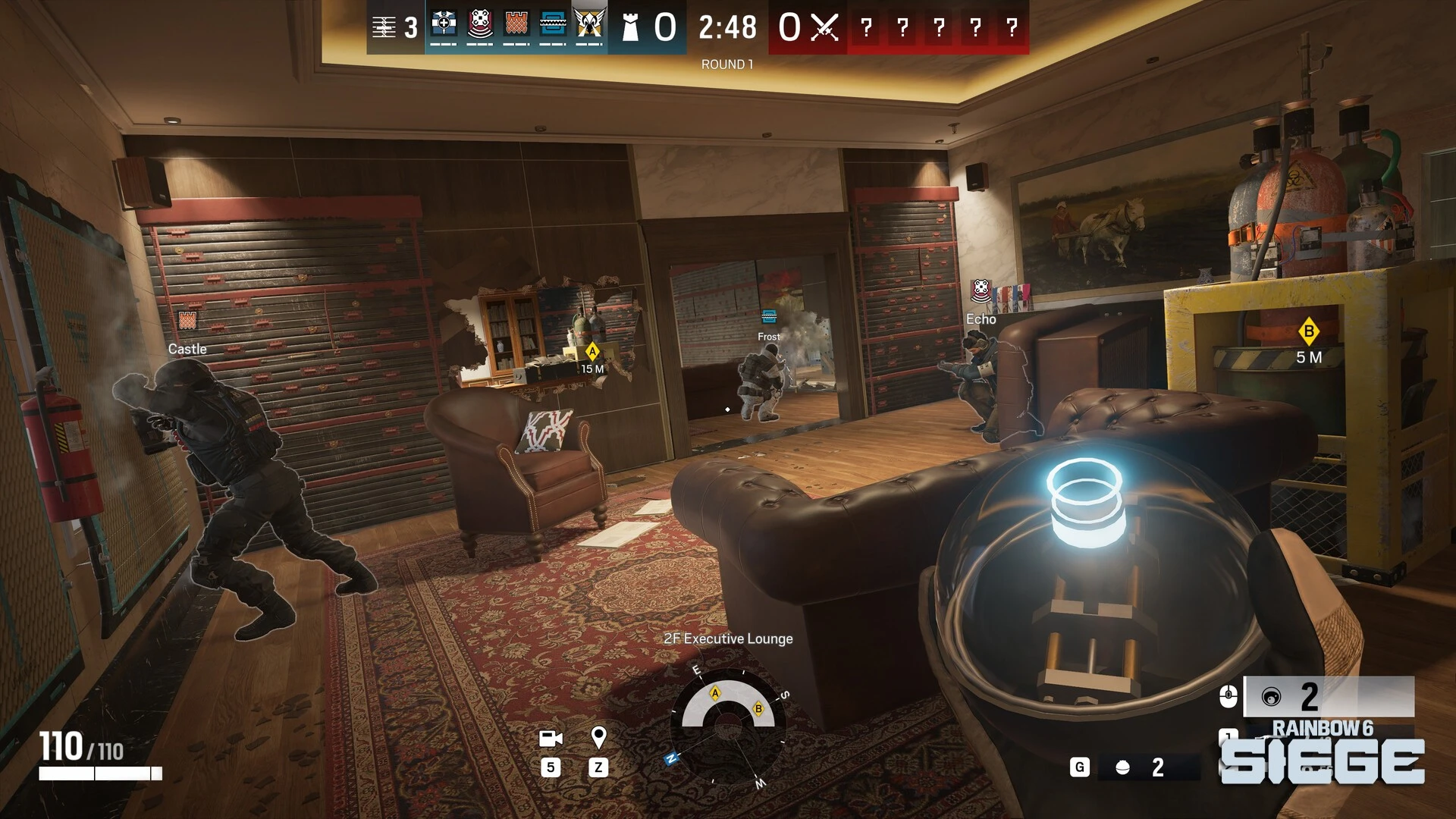Select Doc's operator icon in team bar
Viewport: 1456px width, 819px height.
[444, 25]
